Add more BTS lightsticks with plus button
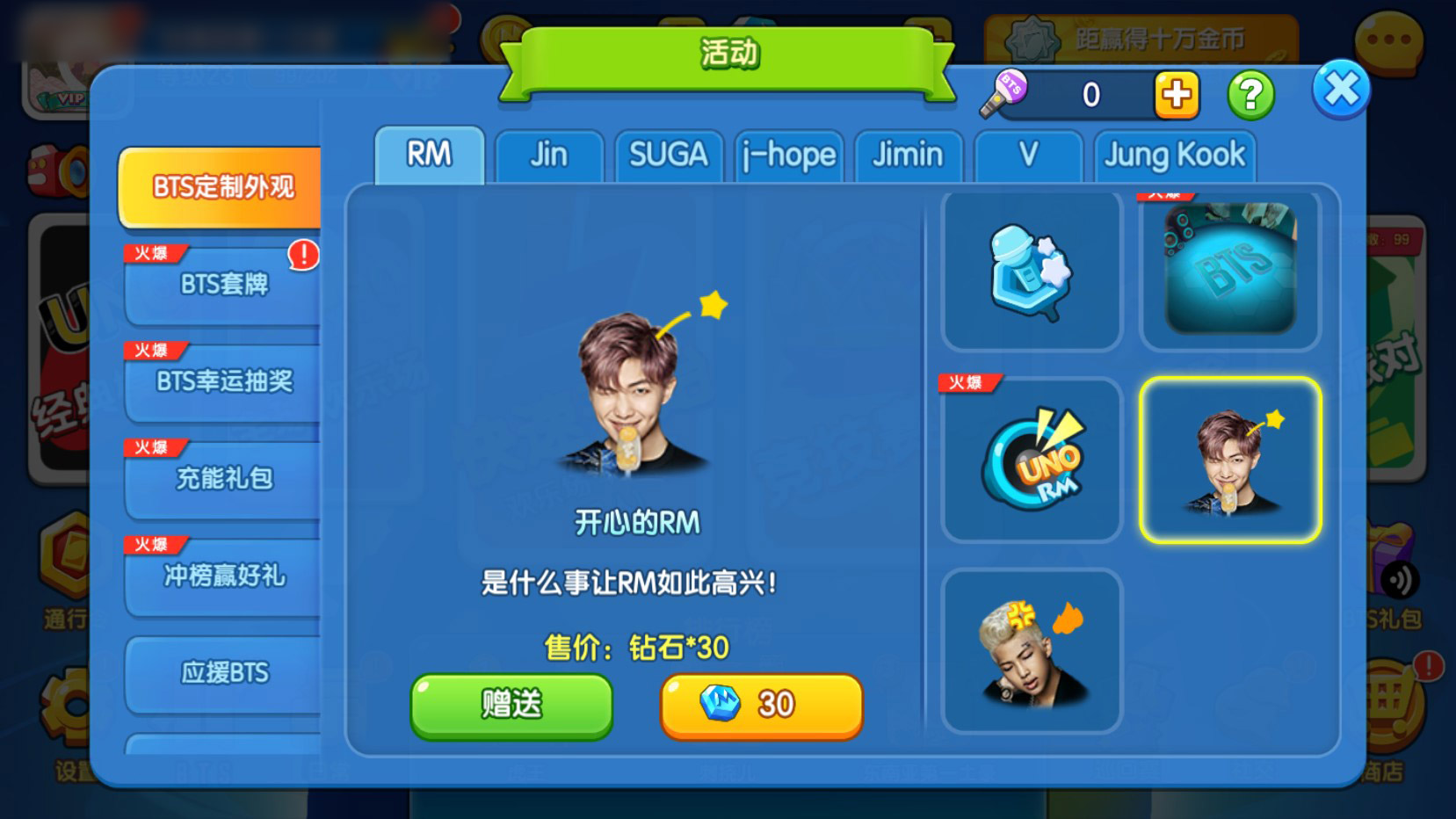The image size is (1456, 819). coord(1177,95)
